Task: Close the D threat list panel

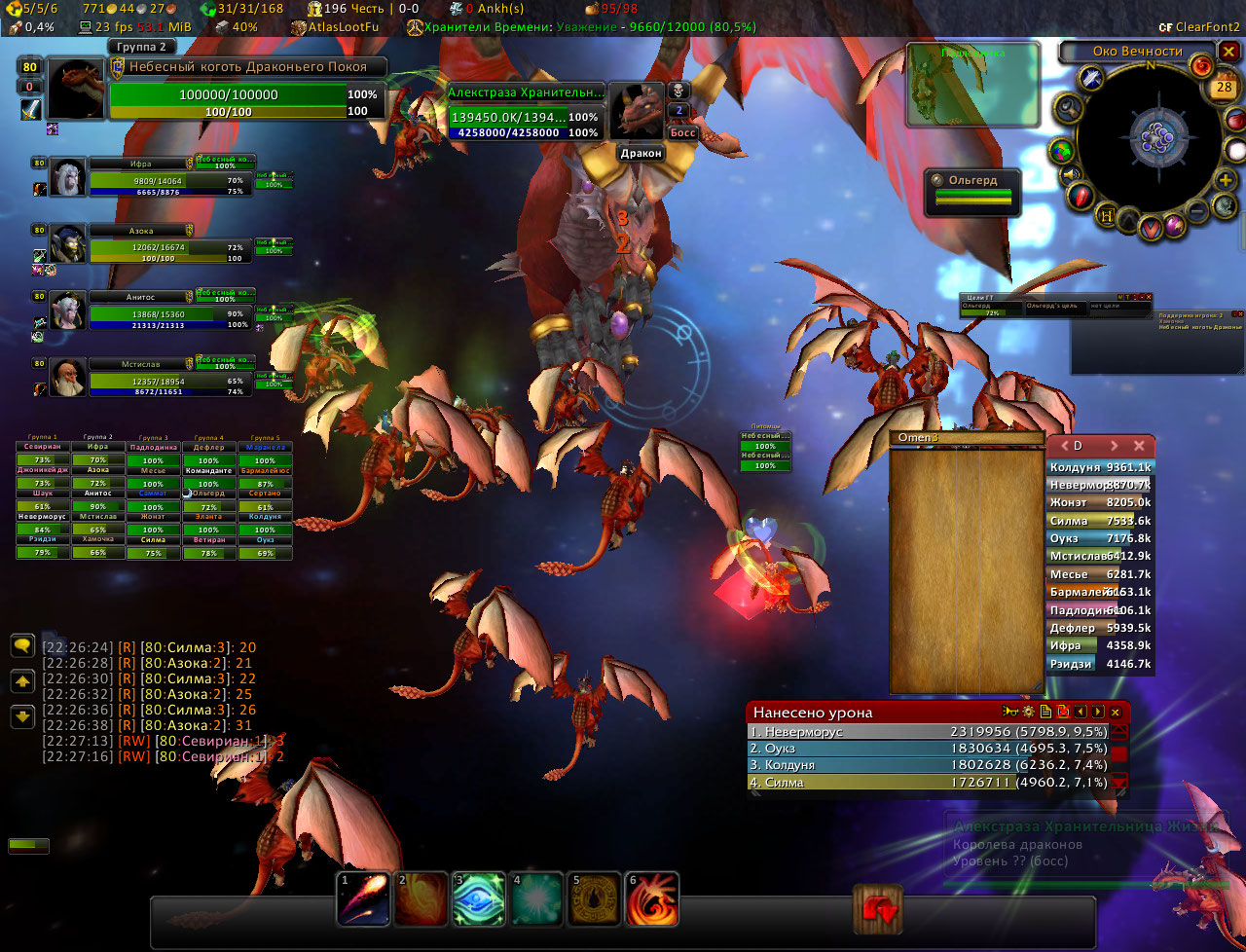Action: pos(1139,446)
